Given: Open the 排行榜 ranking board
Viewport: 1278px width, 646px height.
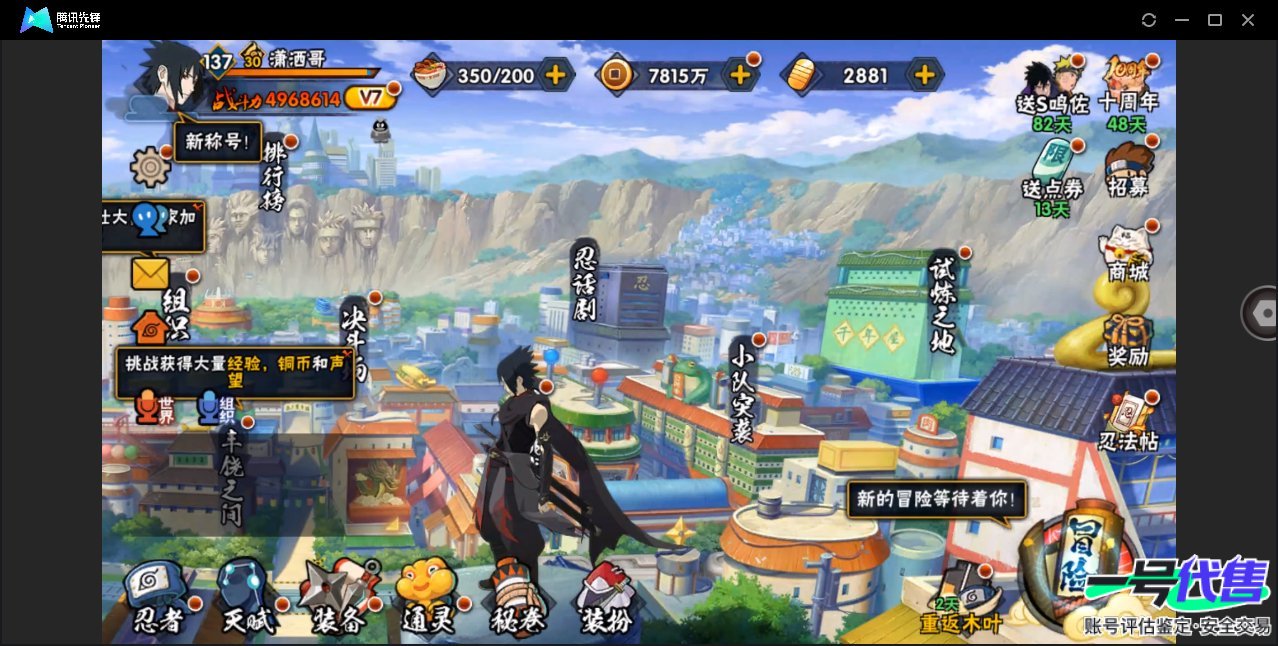Looking at the screenshot, I should click(x=275, y=175).
